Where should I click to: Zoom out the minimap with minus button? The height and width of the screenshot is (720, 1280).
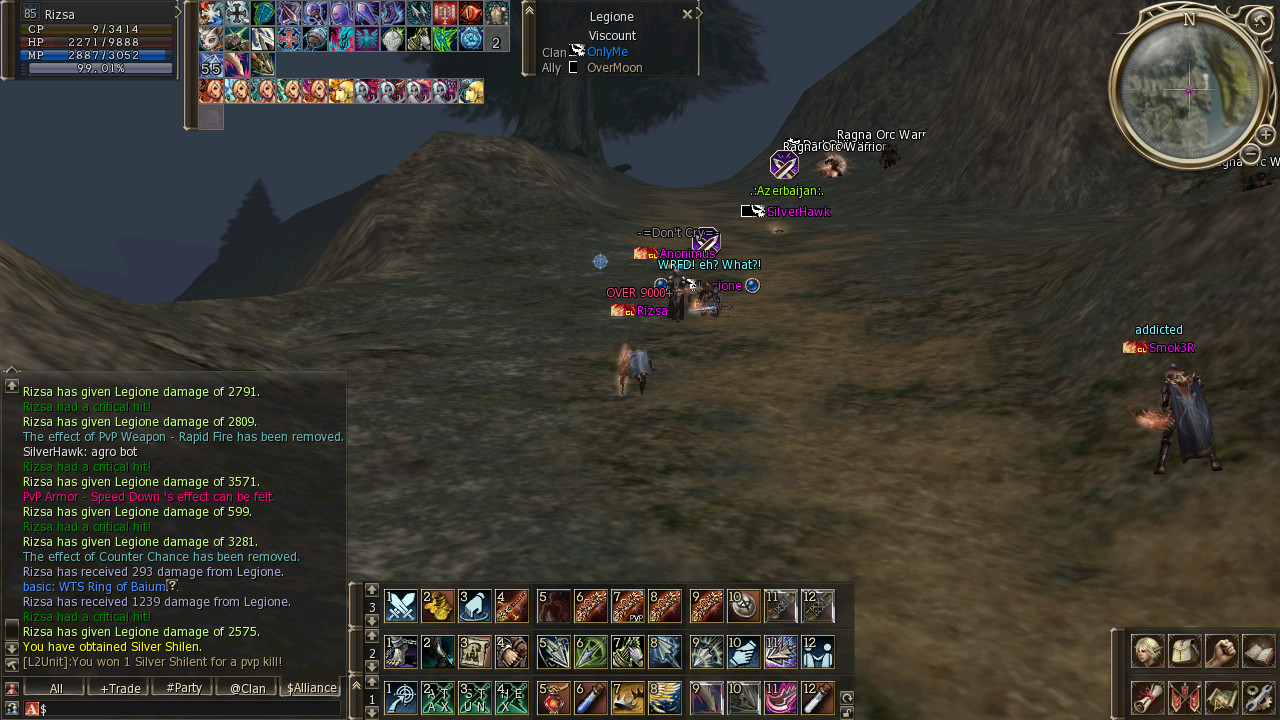pyautogui.click(x=1250, y=153)
